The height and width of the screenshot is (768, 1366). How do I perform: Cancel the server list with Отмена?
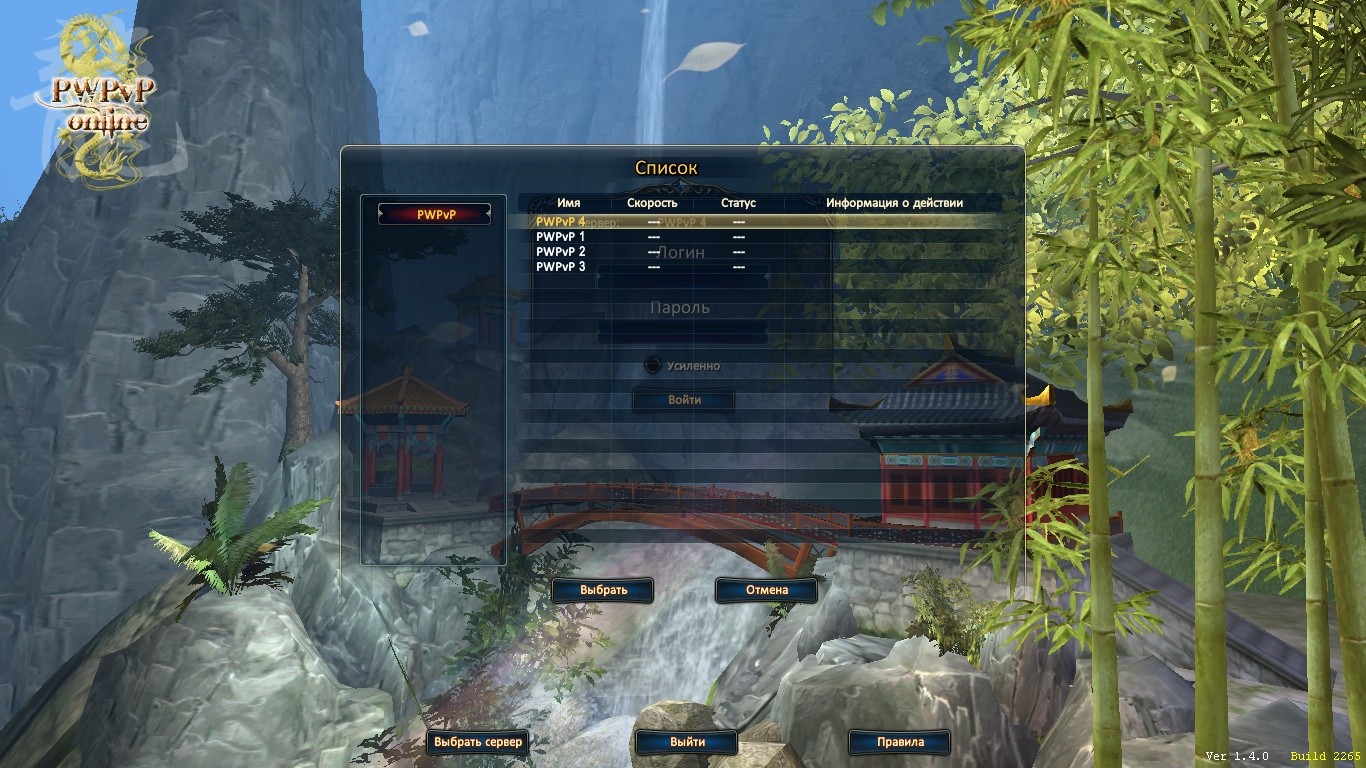click(x=767, y=590)
